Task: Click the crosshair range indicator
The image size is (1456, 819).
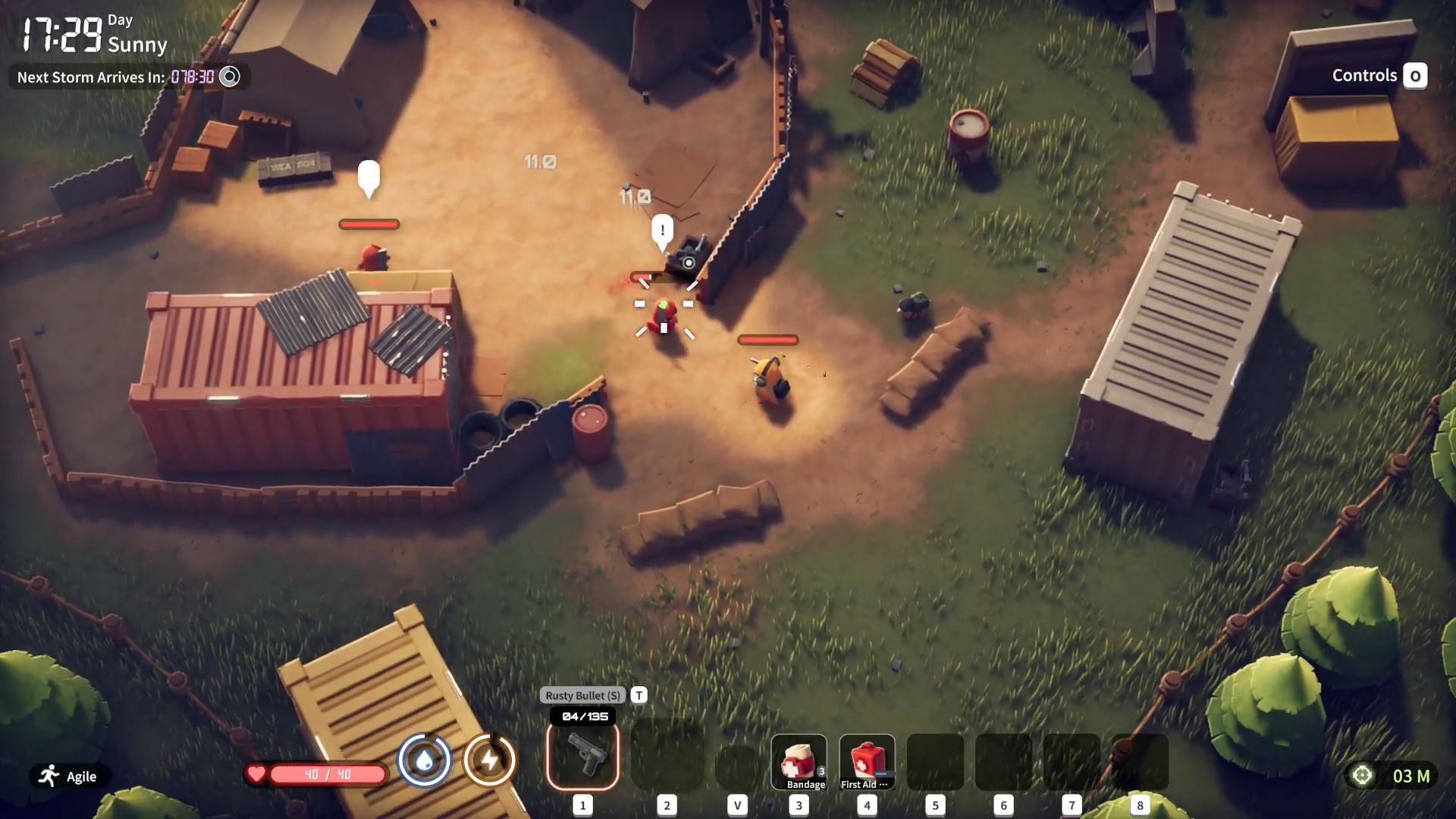Action: (1363, 776)
